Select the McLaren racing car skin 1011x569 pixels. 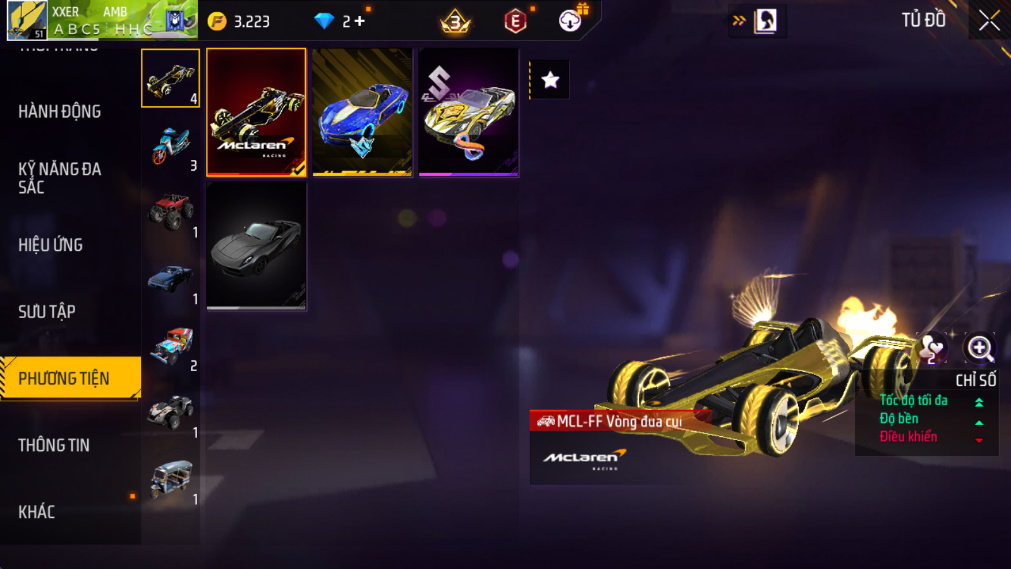256,111
